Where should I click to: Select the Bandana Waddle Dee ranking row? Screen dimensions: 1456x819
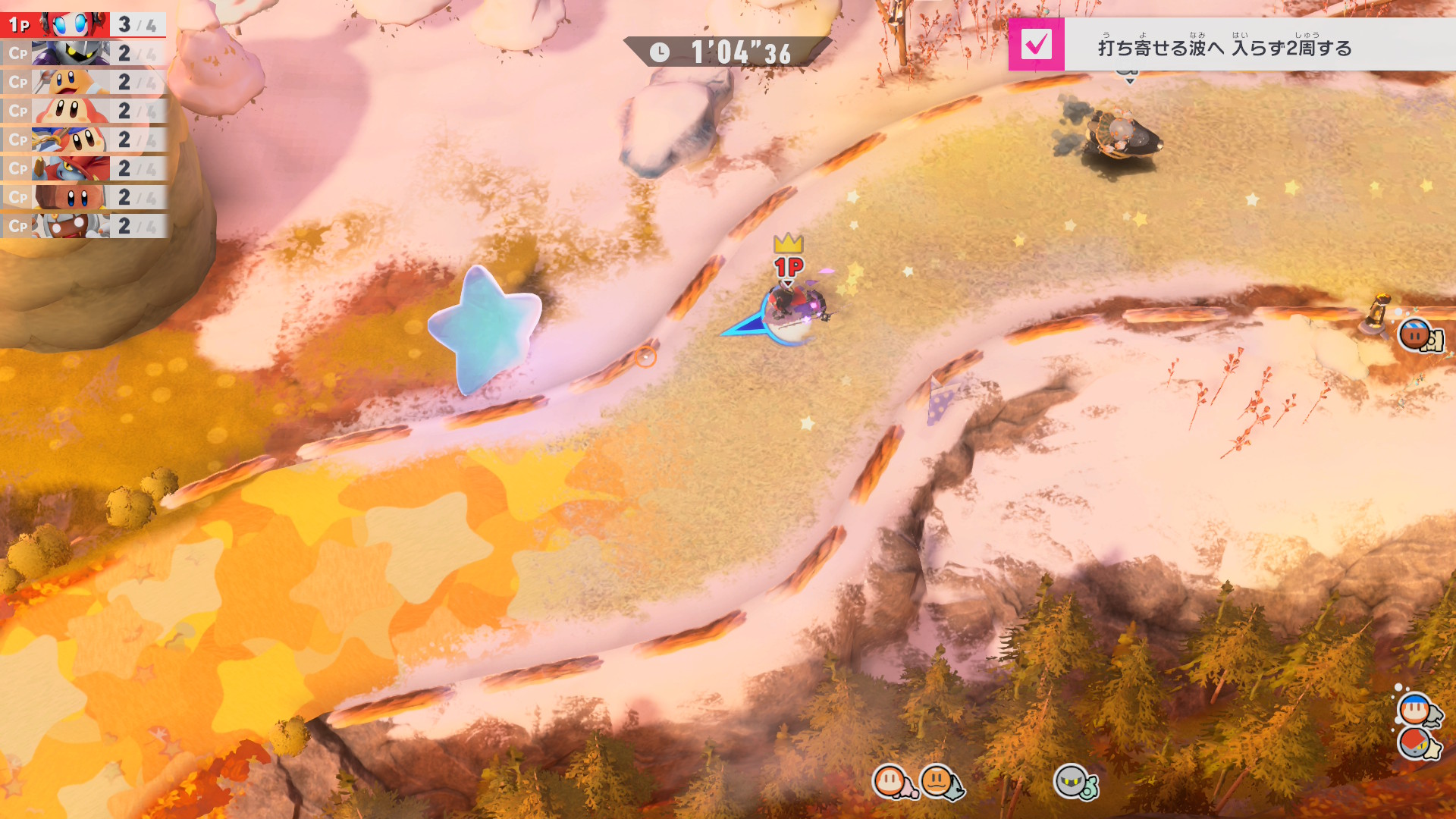(x=83, y=140)
